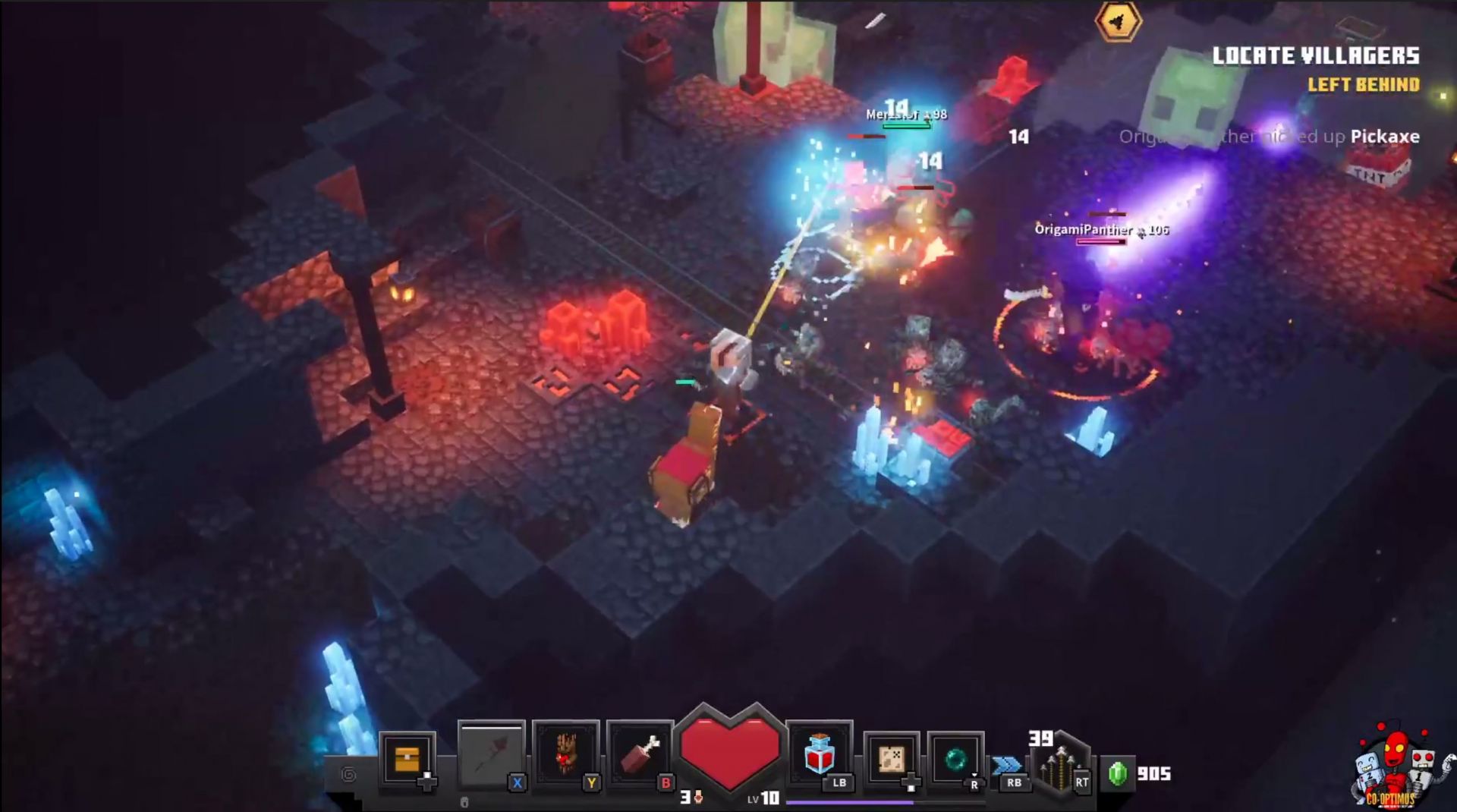The width and height of the screenshot is (1457, 812).
Task: Open the inventory chest icon
Action: [408, 758]
